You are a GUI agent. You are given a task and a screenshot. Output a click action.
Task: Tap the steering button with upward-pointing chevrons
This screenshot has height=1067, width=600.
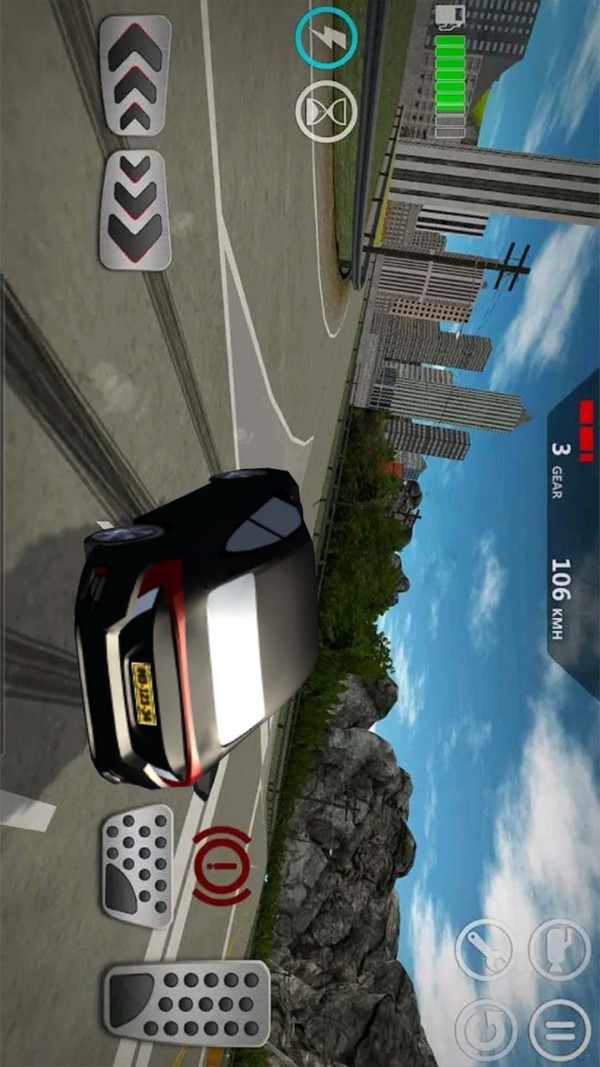[135, 75]
